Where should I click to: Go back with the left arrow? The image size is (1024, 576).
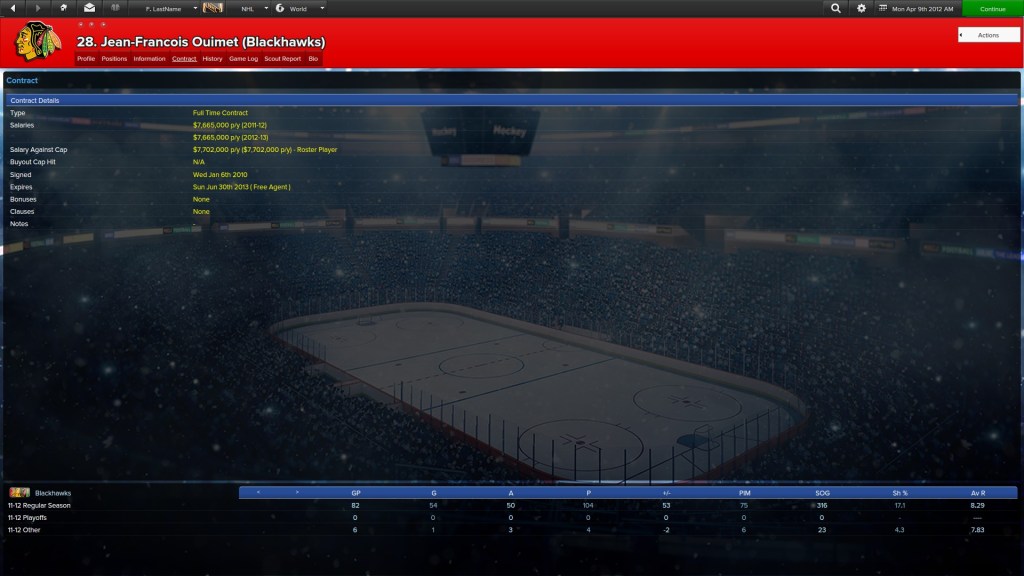tap(13, 8)
